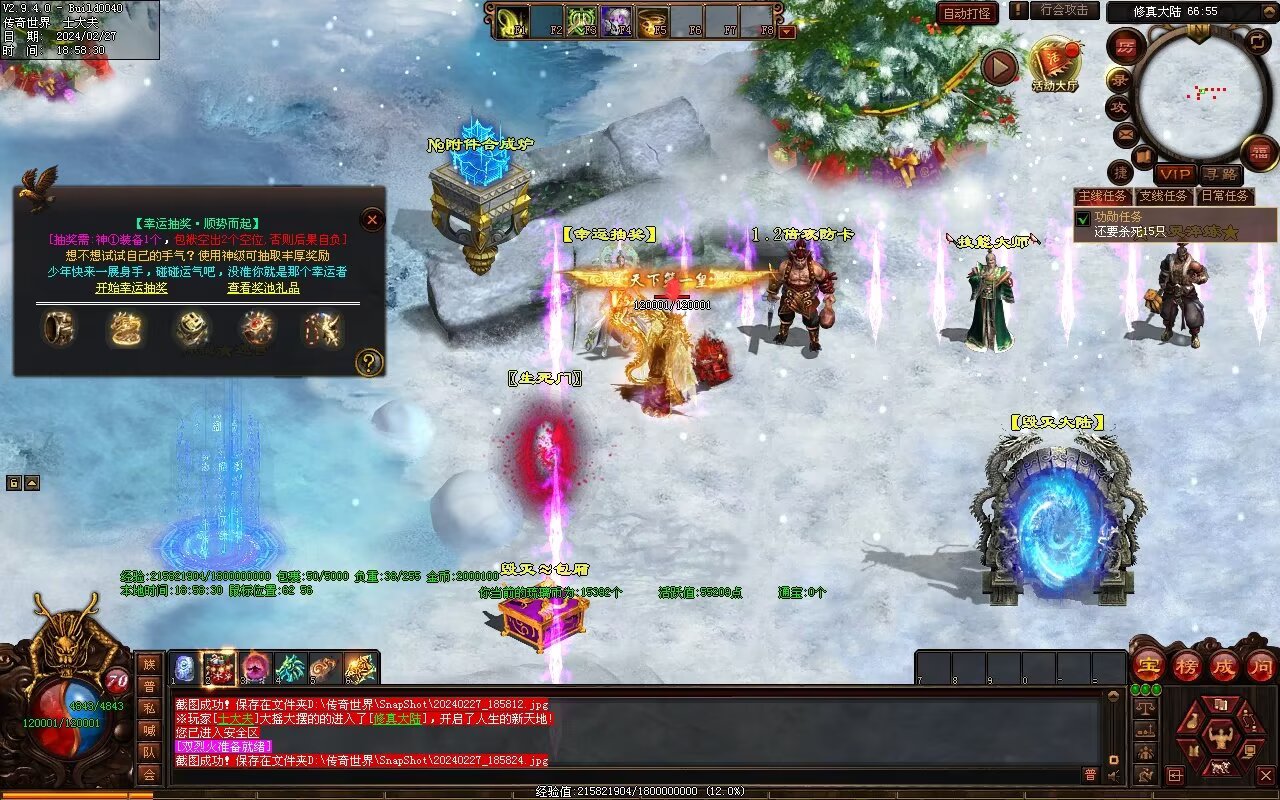Start the lucky draw via 开始幸运抽奖

(x=131, y=288)
